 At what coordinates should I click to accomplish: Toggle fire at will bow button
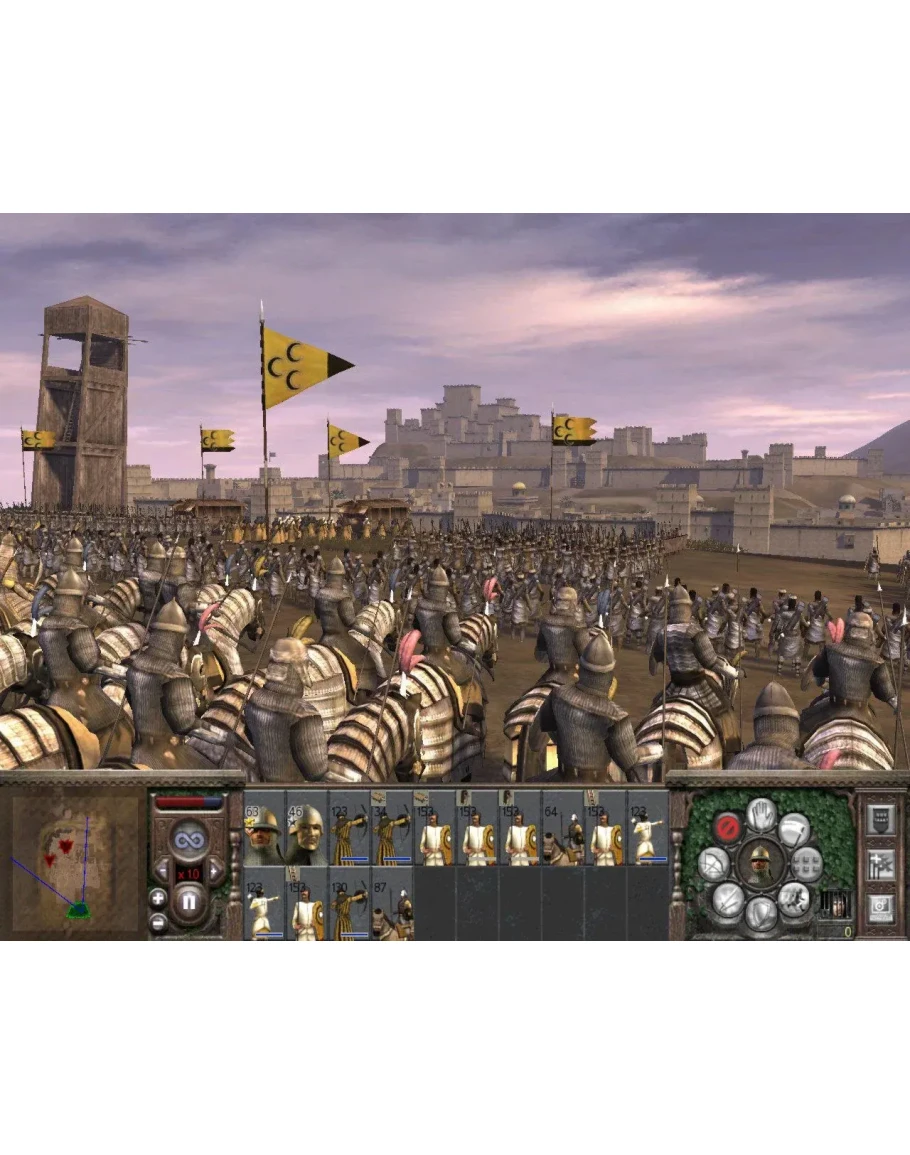(713, 864)
